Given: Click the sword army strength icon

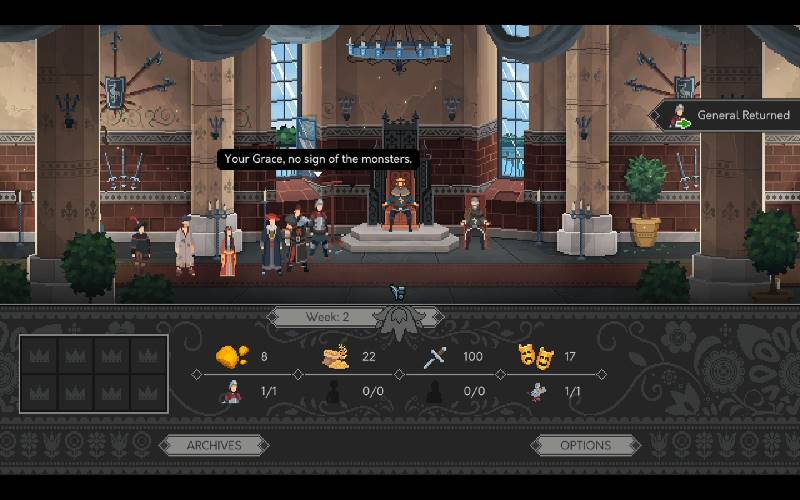Looking at the screenshot, I should point(434,356).
